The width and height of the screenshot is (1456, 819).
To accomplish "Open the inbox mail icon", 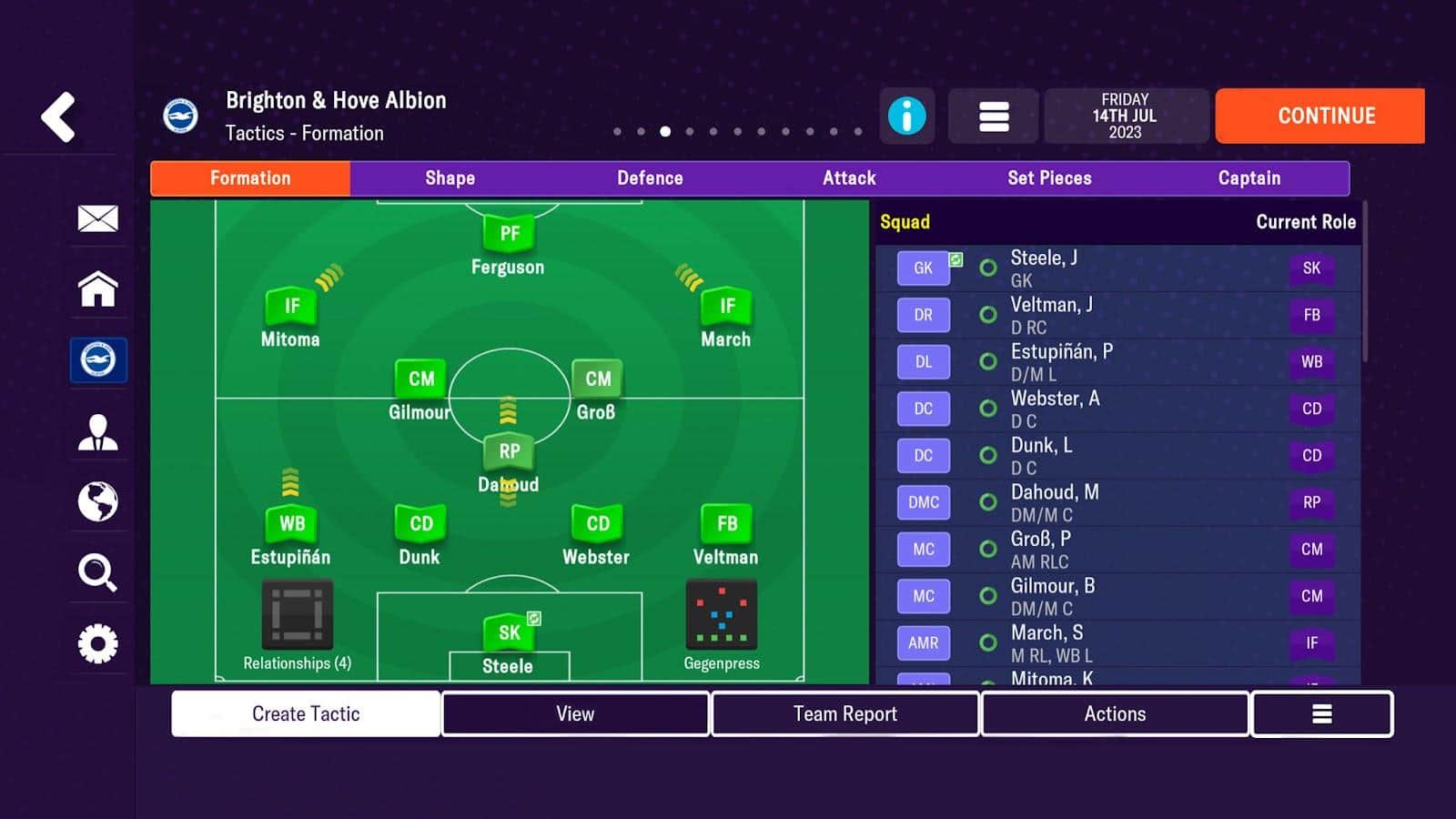I will point(97,218).
